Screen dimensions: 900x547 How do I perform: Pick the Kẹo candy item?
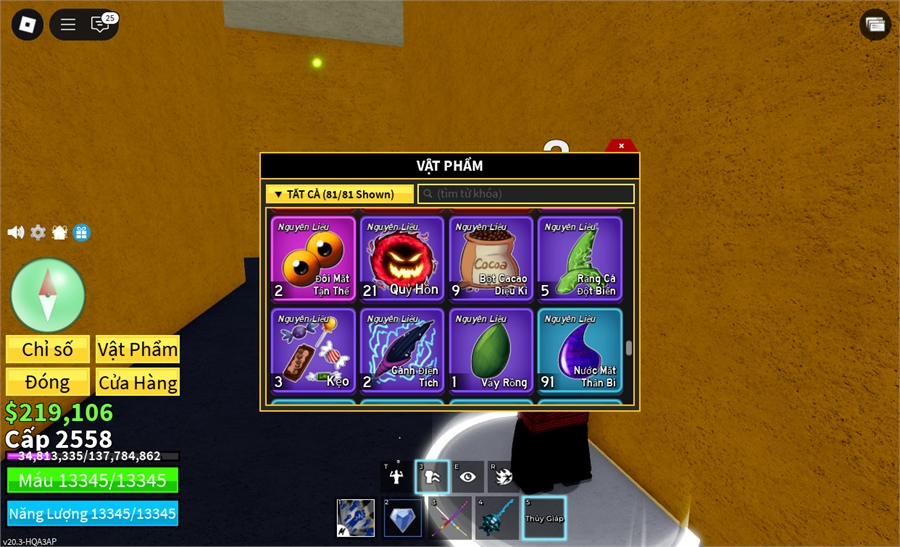[313, 350]
